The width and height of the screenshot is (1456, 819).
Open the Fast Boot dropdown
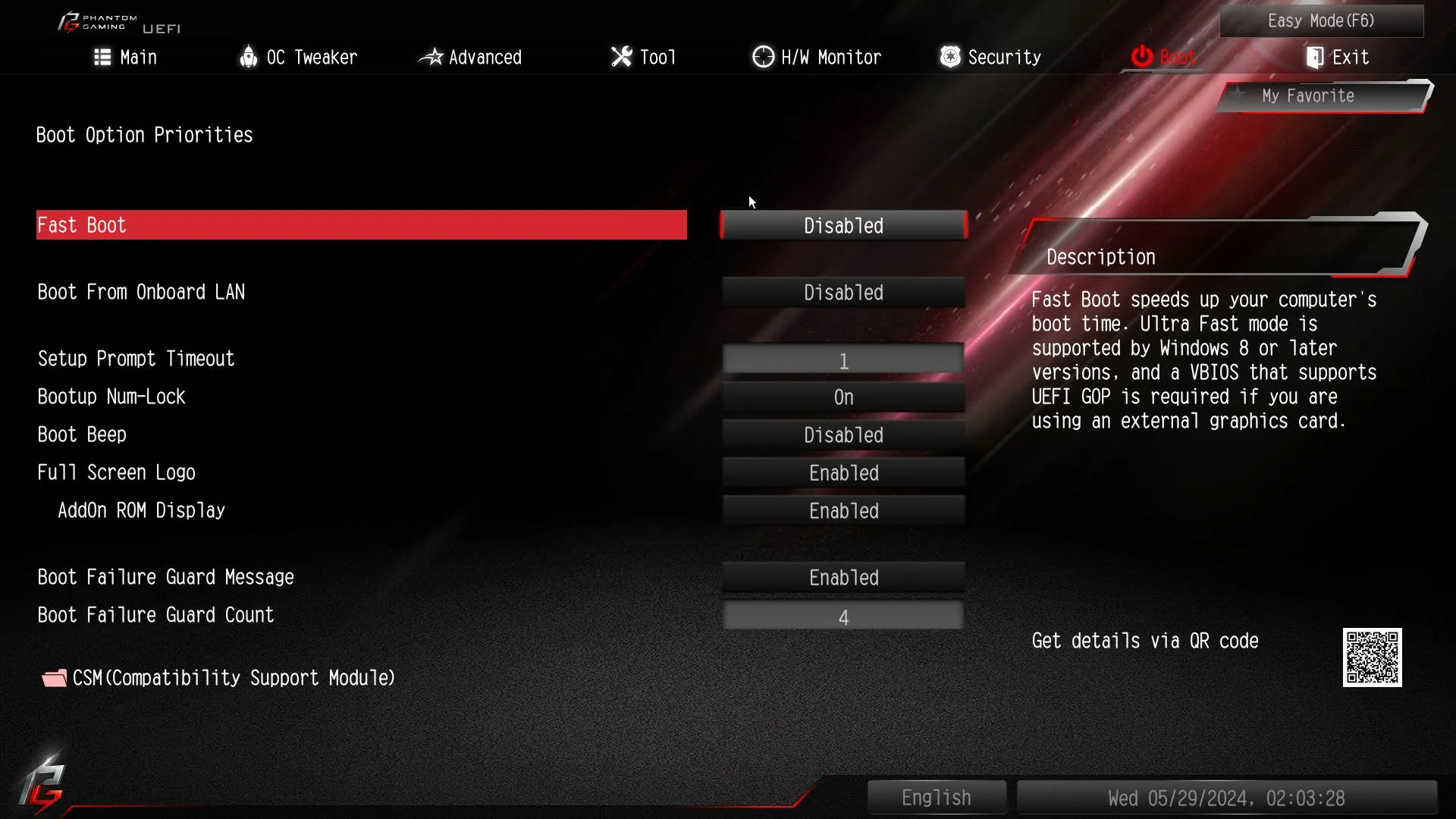tap(843, 225)
